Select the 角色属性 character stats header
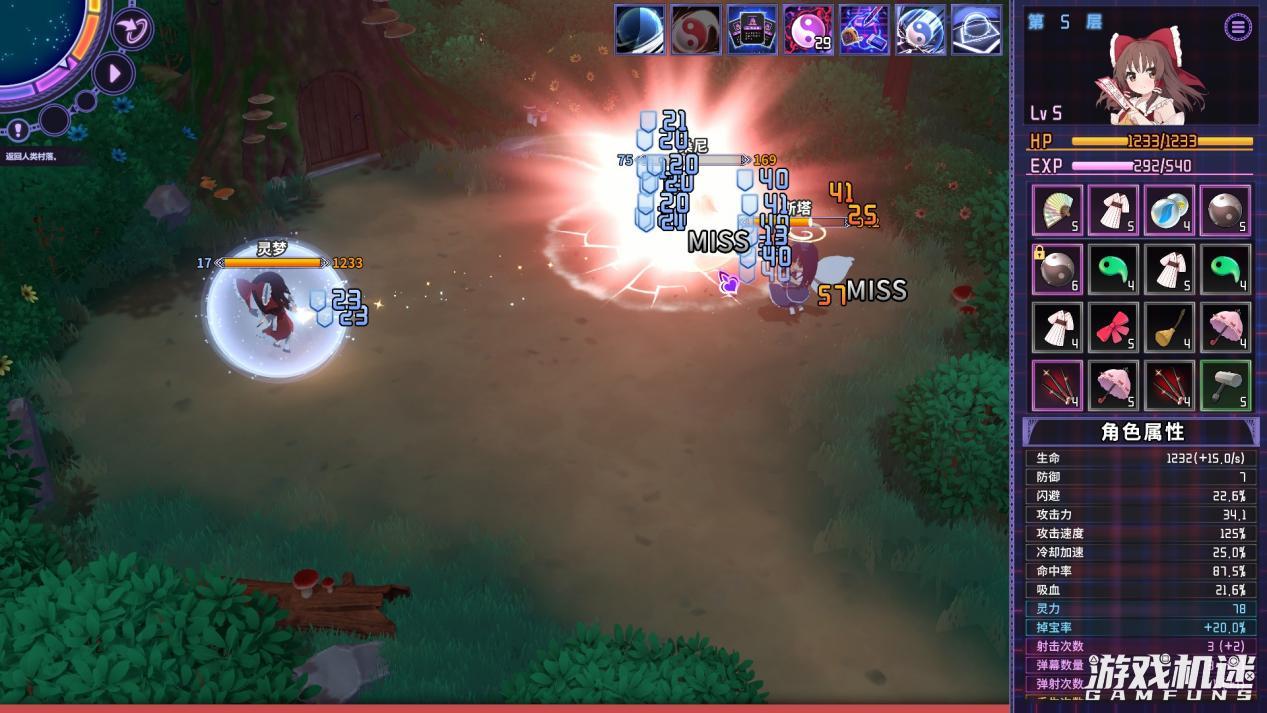The height and width of the screenshot is (713, 1267). pyautogui.click(x=1141, y=432)
